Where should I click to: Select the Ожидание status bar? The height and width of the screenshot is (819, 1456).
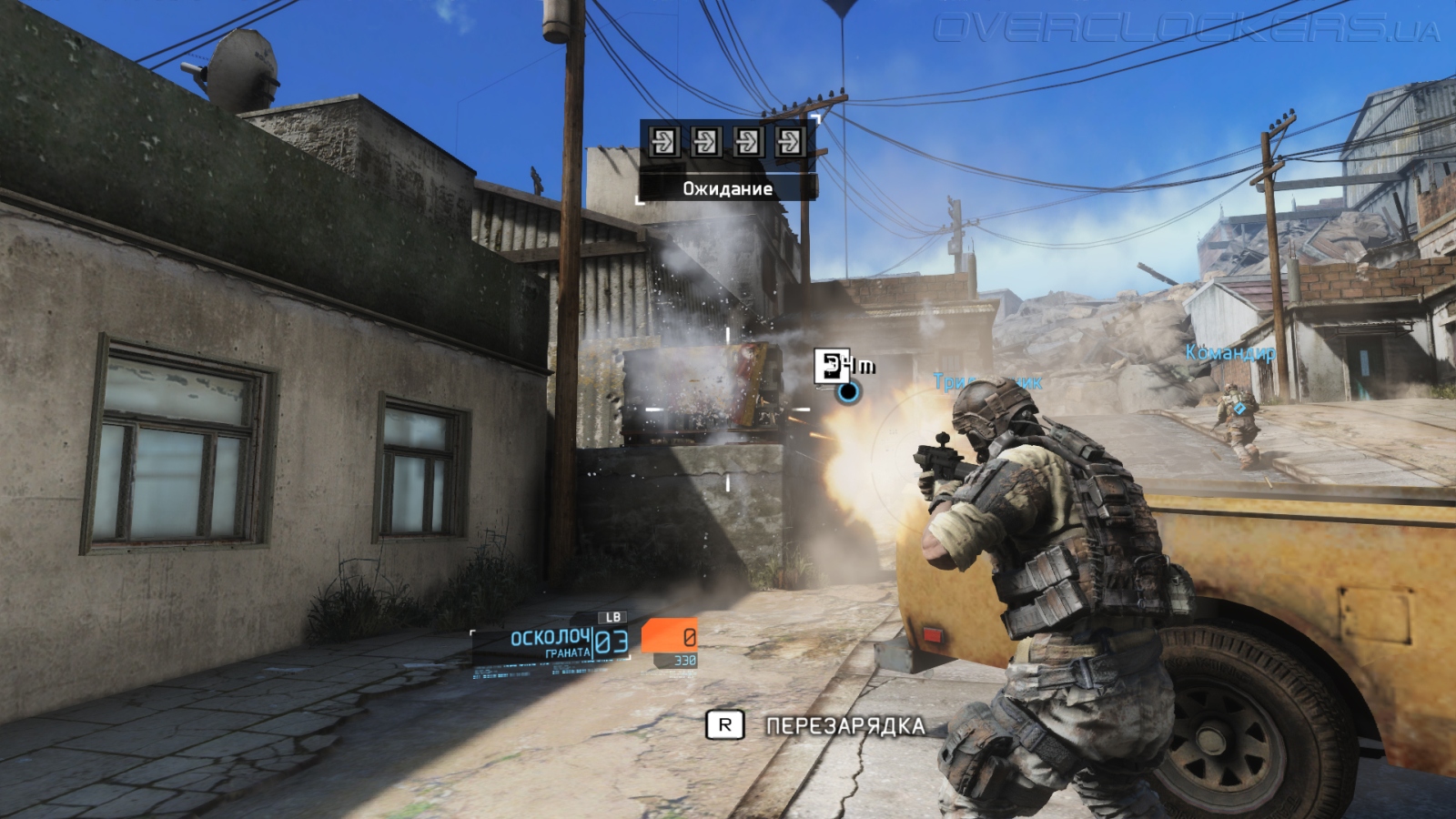[x=726, y=189]
